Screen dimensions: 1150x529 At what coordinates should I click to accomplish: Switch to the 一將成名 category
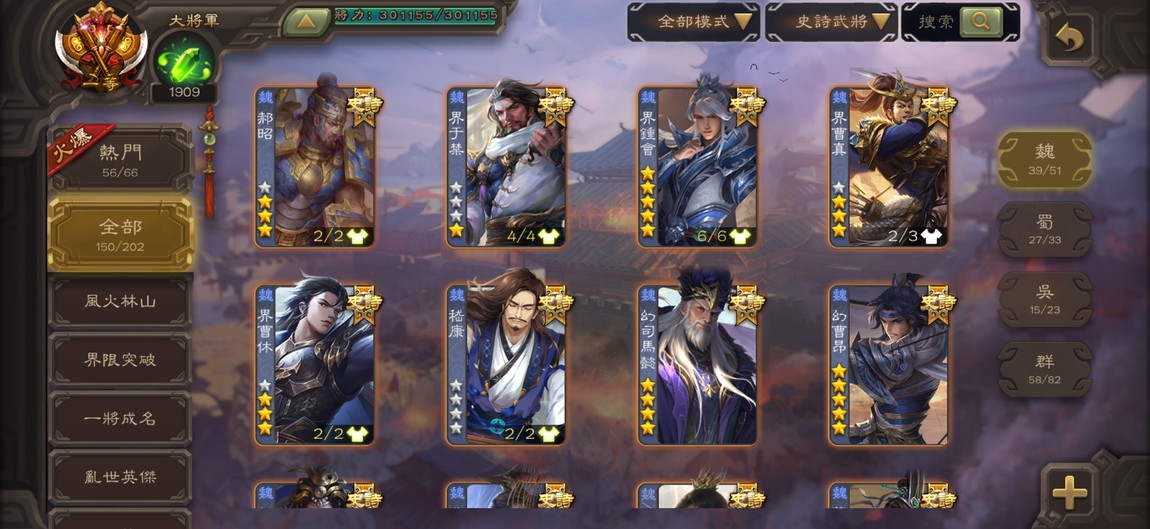[120, 419]
